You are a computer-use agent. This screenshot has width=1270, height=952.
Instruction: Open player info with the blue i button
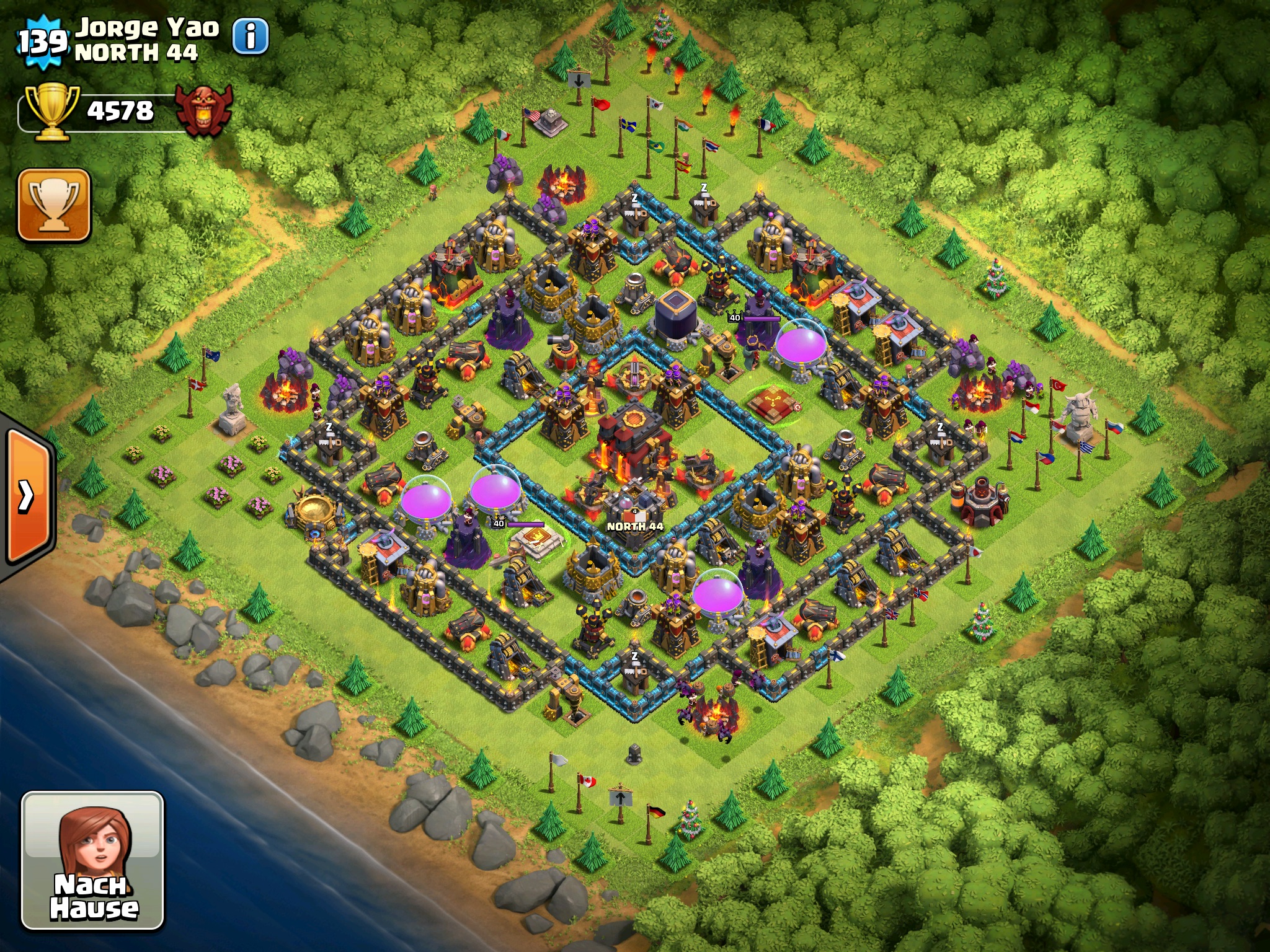pyautogui.click(x=251, y=36)
